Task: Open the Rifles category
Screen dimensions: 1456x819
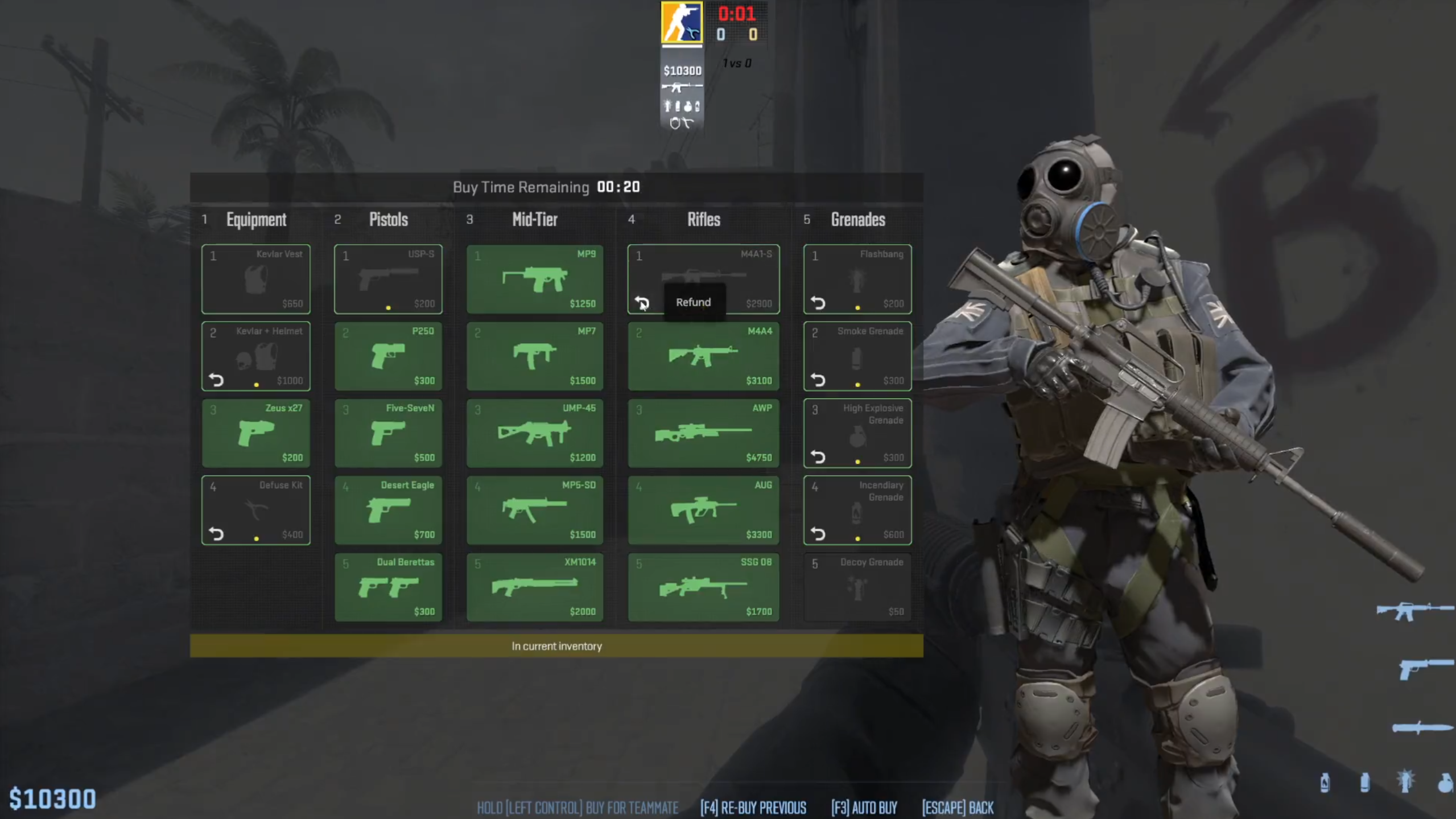Action: [703, 220]
